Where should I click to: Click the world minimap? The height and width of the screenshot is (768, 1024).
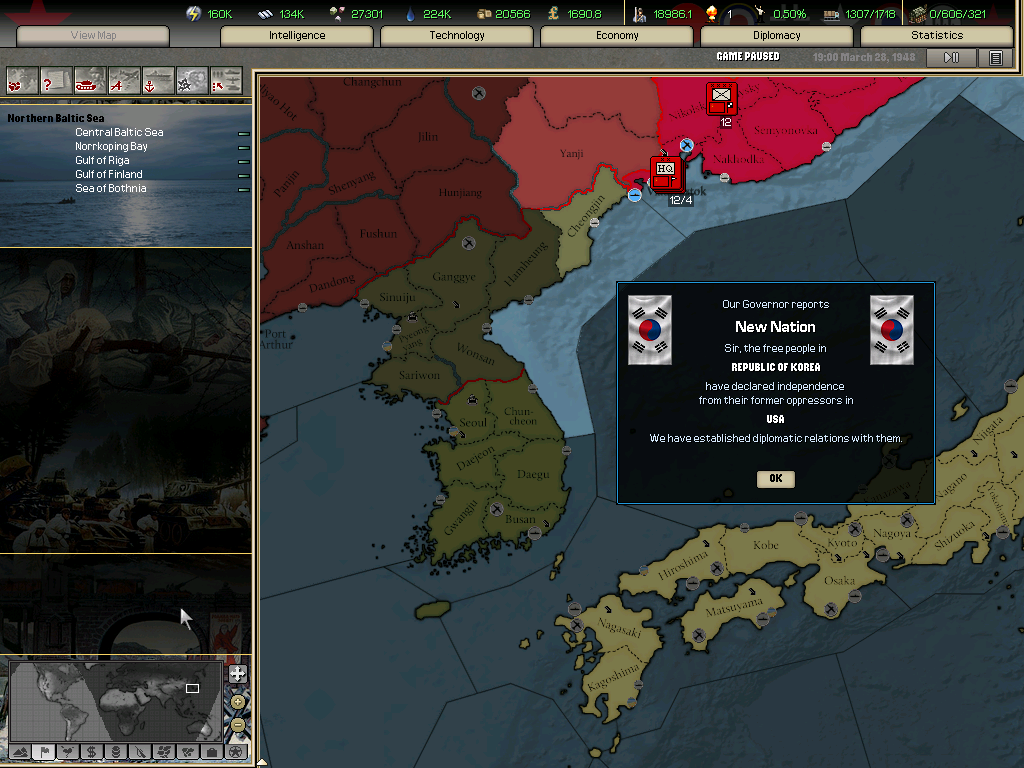115,700
